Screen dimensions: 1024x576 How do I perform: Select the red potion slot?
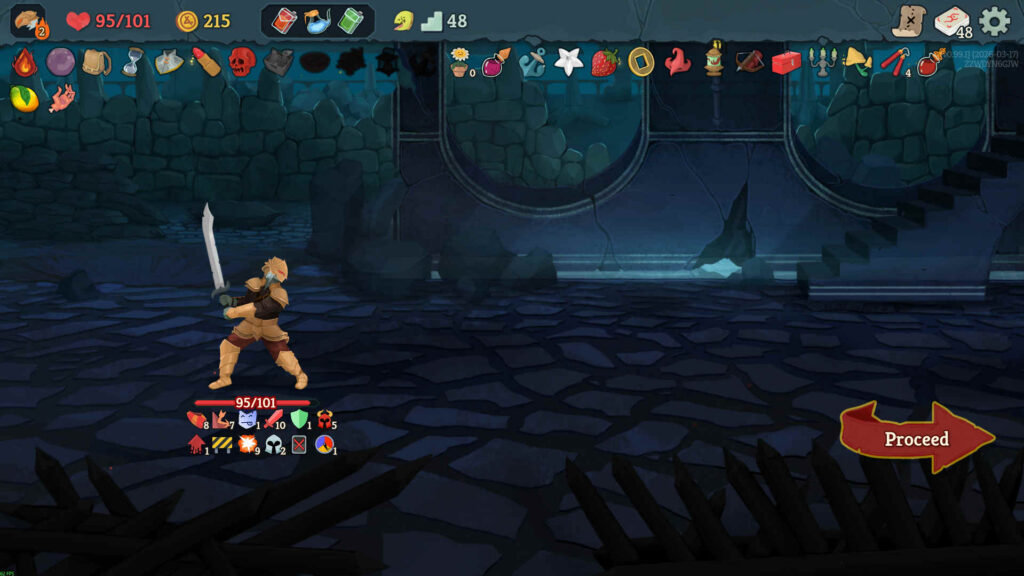285,21
